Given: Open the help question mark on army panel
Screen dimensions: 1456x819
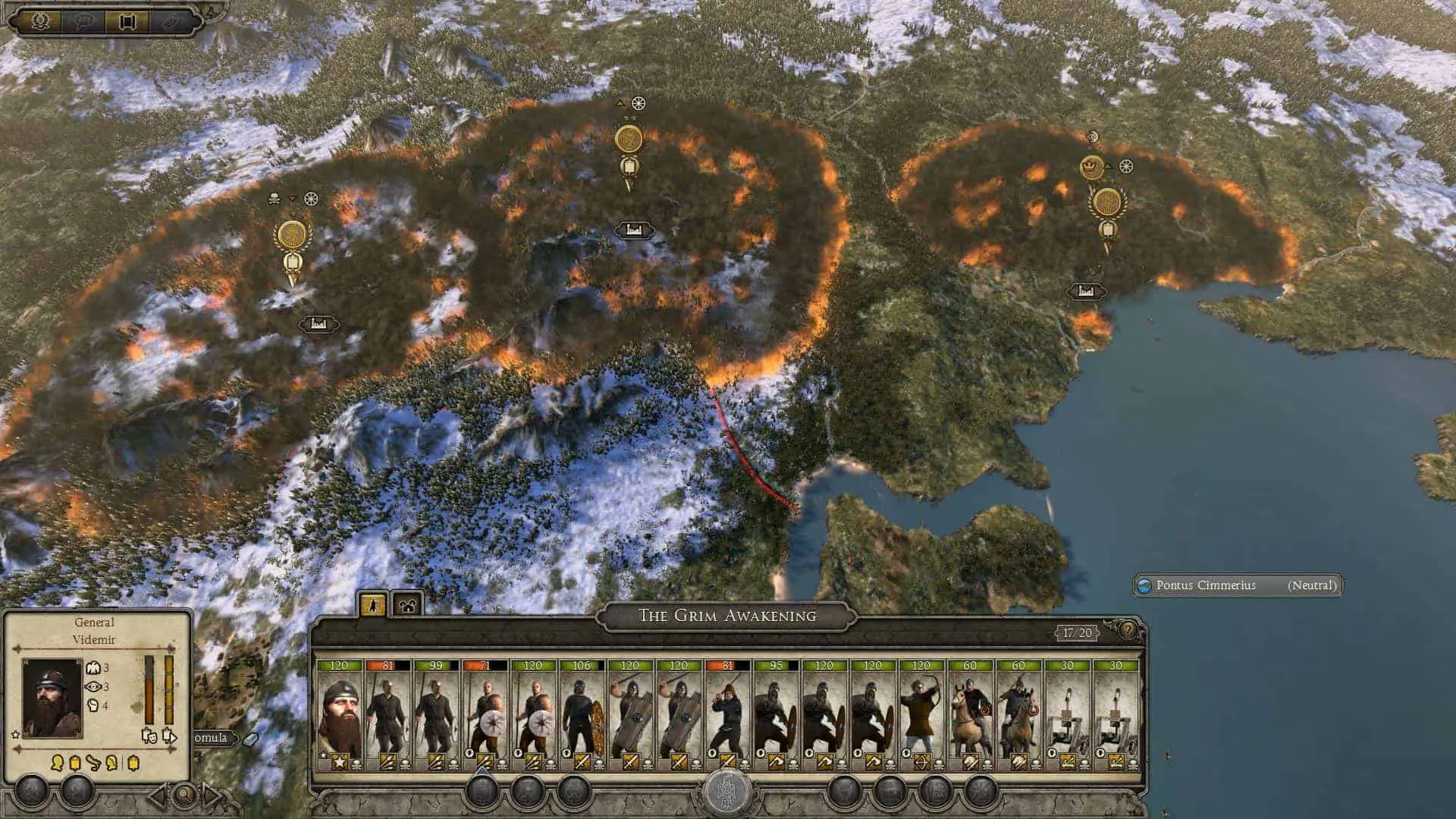Looking at the screenshot, I should click(1128, 631).
